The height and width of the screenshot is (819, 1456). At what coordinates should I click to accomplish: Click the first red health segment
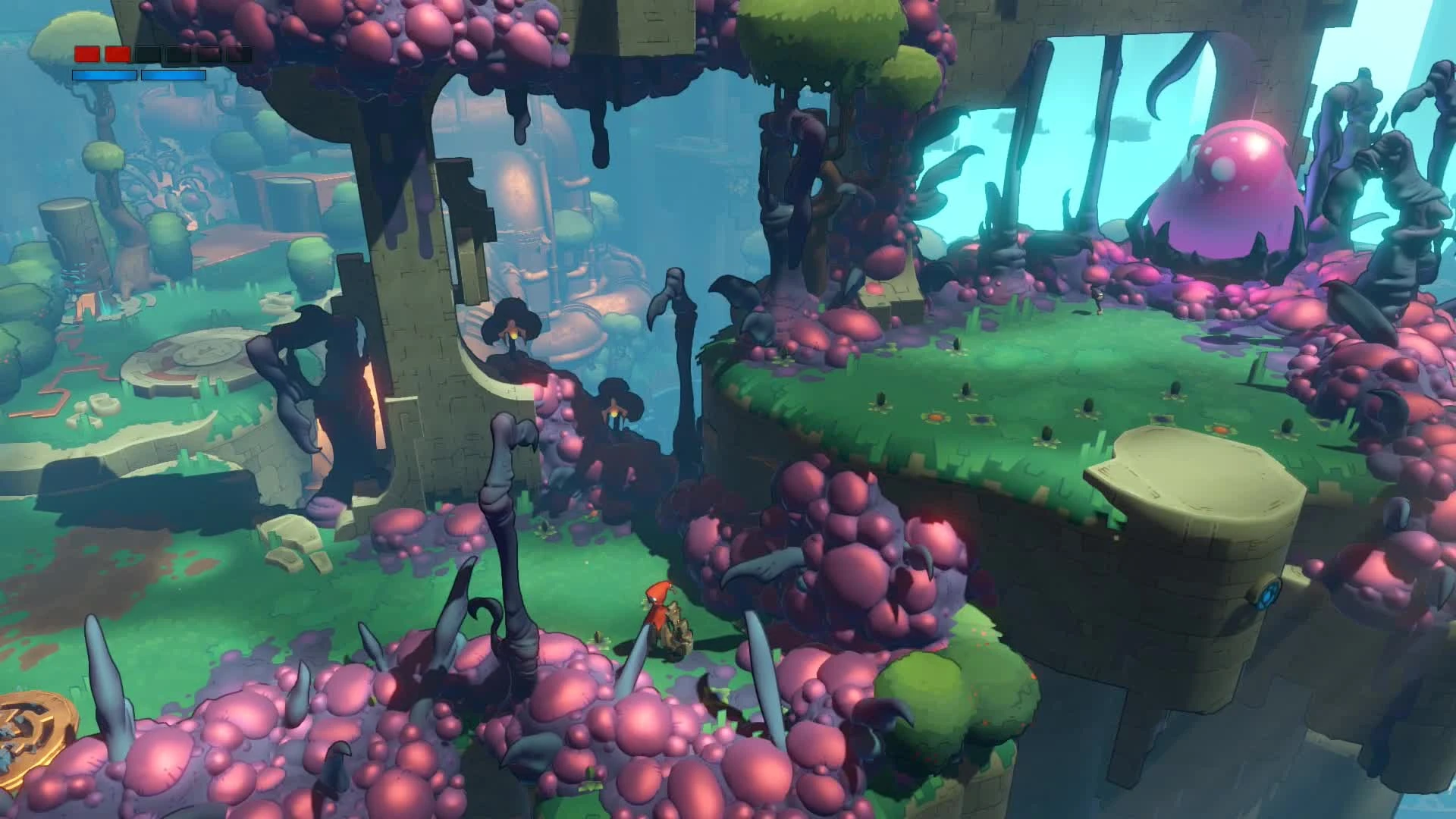(89, 55)
